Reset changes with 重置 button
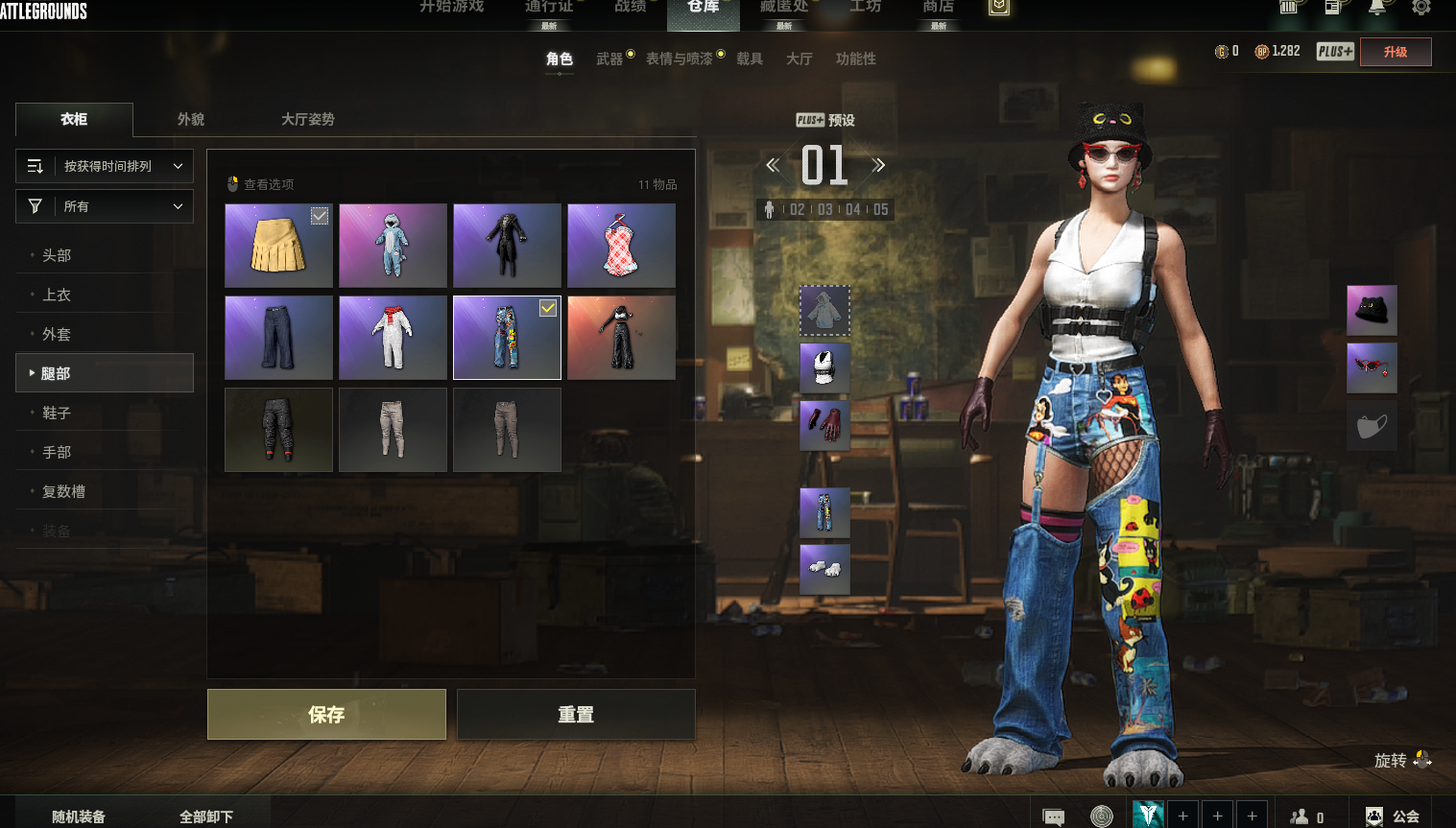Viewport: 1456px width, 828px height. pyautogui.click(x=576, y=714)
